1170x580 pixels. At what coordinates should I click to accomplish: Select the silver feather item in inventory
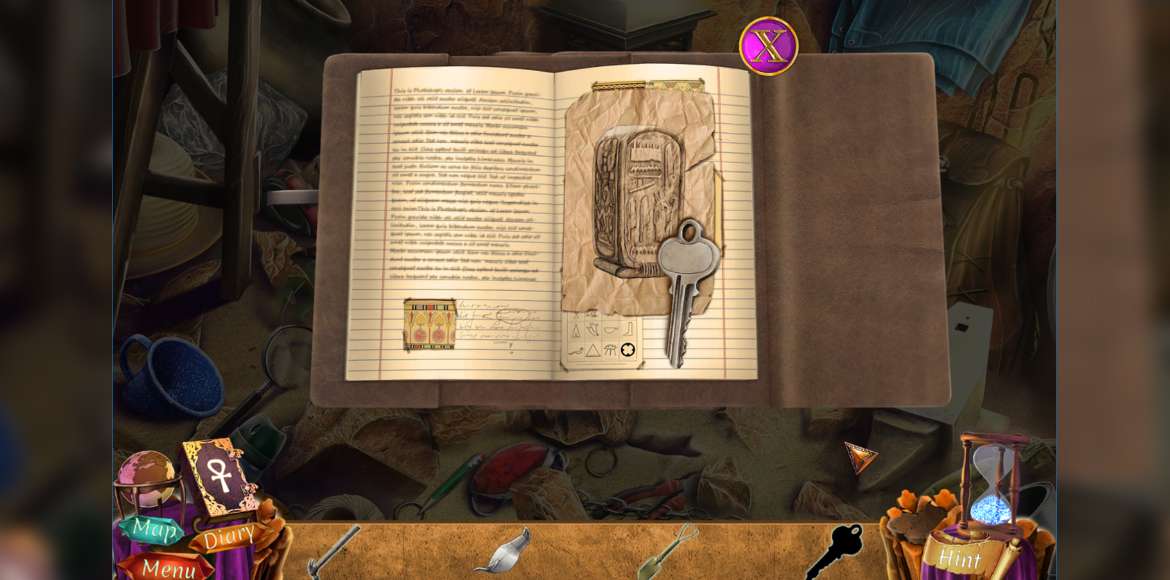pos(502,553)
